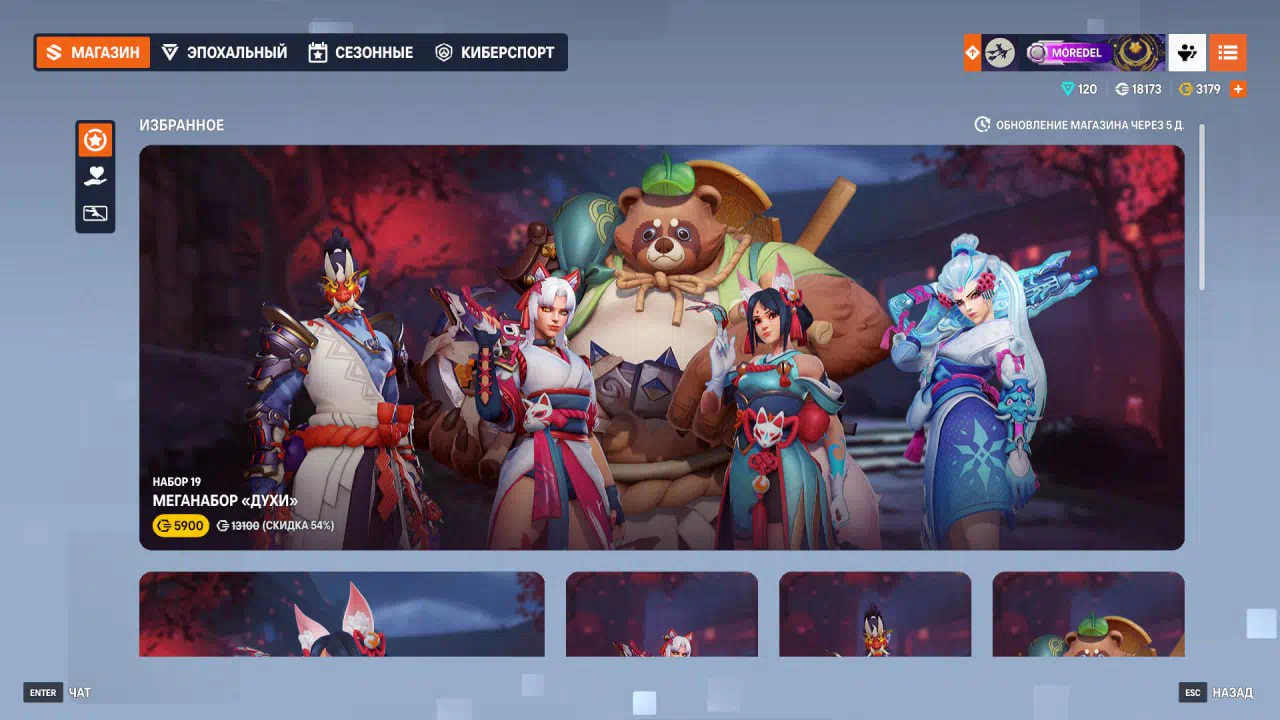Open the social group icon button
The image size is (1280, 720).
[x=1187, y=52]
